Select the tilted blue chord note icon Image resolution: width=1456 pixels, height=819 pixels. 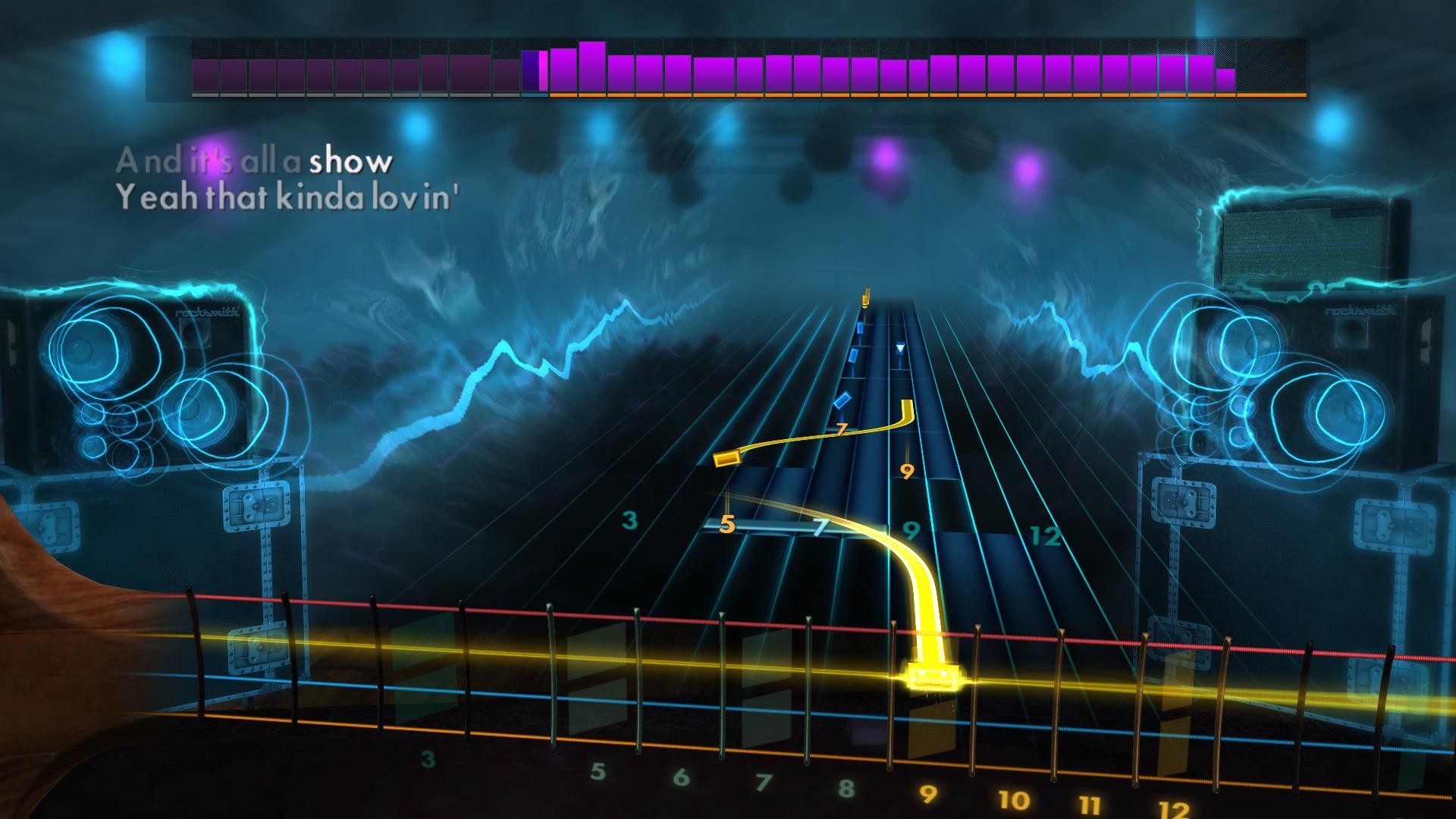click(843, 400)
